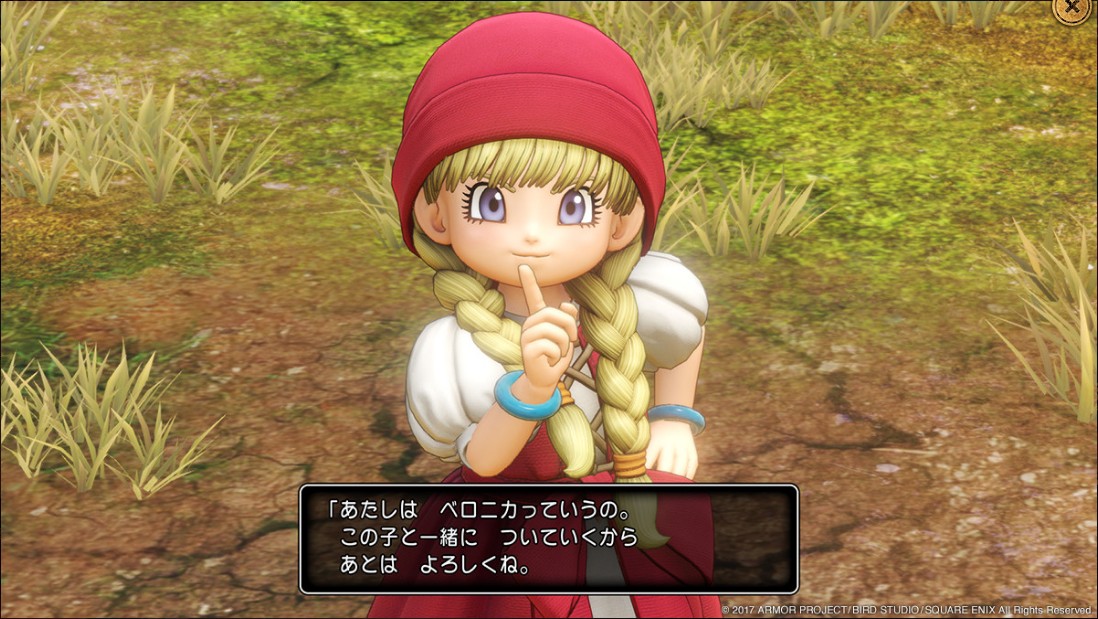This screenshot has height=619, width=1098.
Task: Advance Veronica's dialogue box
Action: point(548,538)
